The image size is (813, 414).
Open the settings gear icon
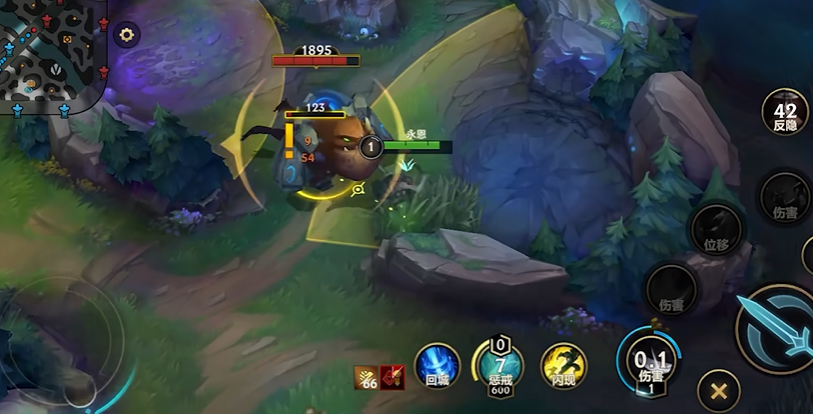click(126, 35)
